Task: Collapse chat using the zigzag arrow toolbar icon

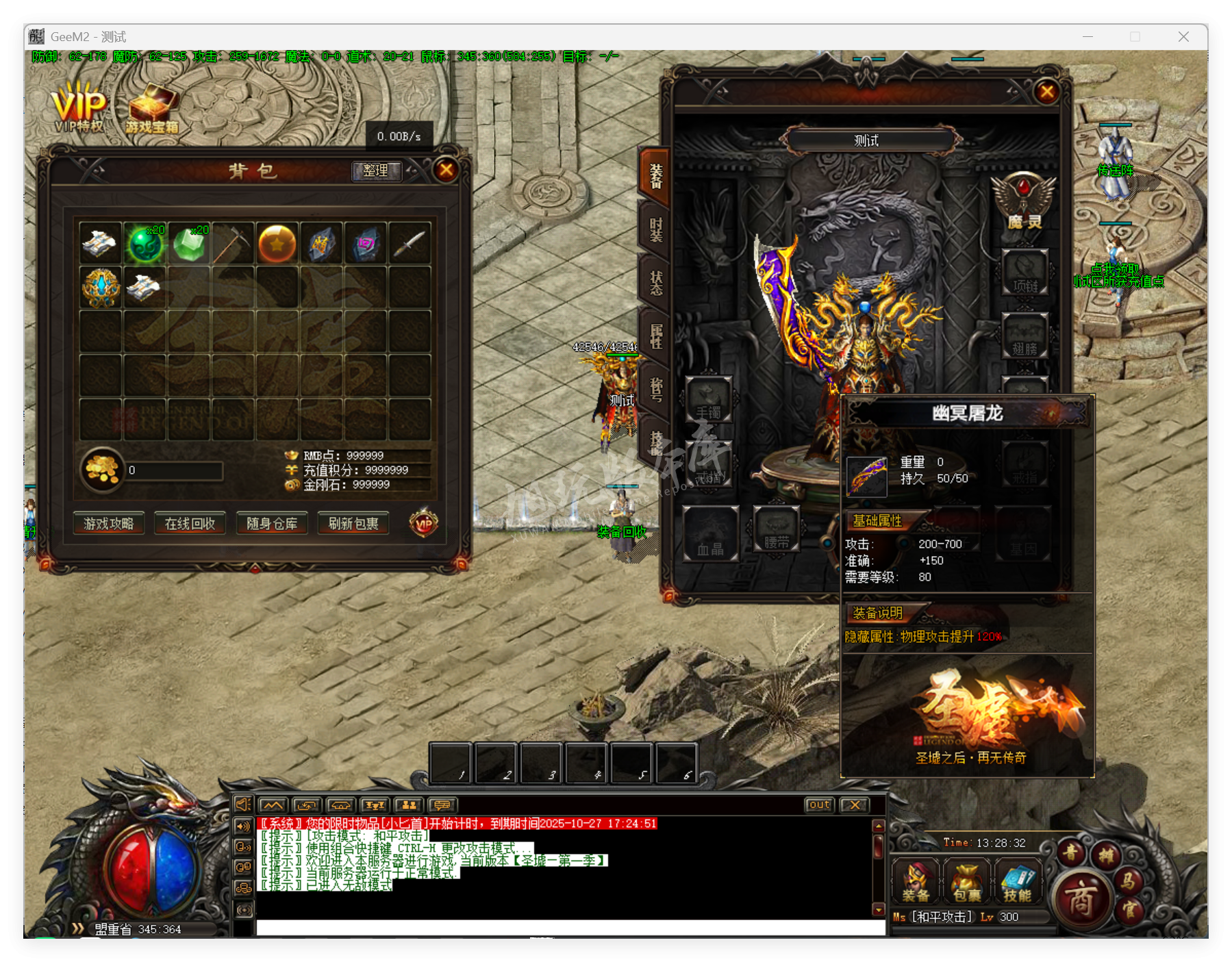Action: [x=273, y=805]
